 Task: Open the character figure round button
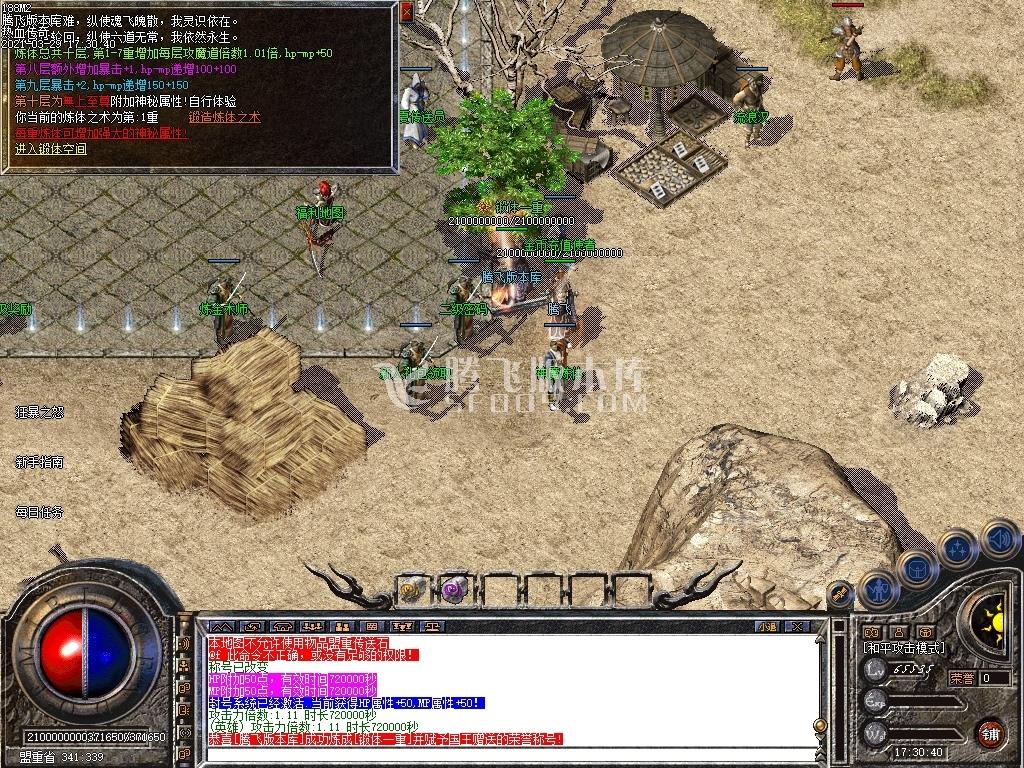(x=879, y=589)
